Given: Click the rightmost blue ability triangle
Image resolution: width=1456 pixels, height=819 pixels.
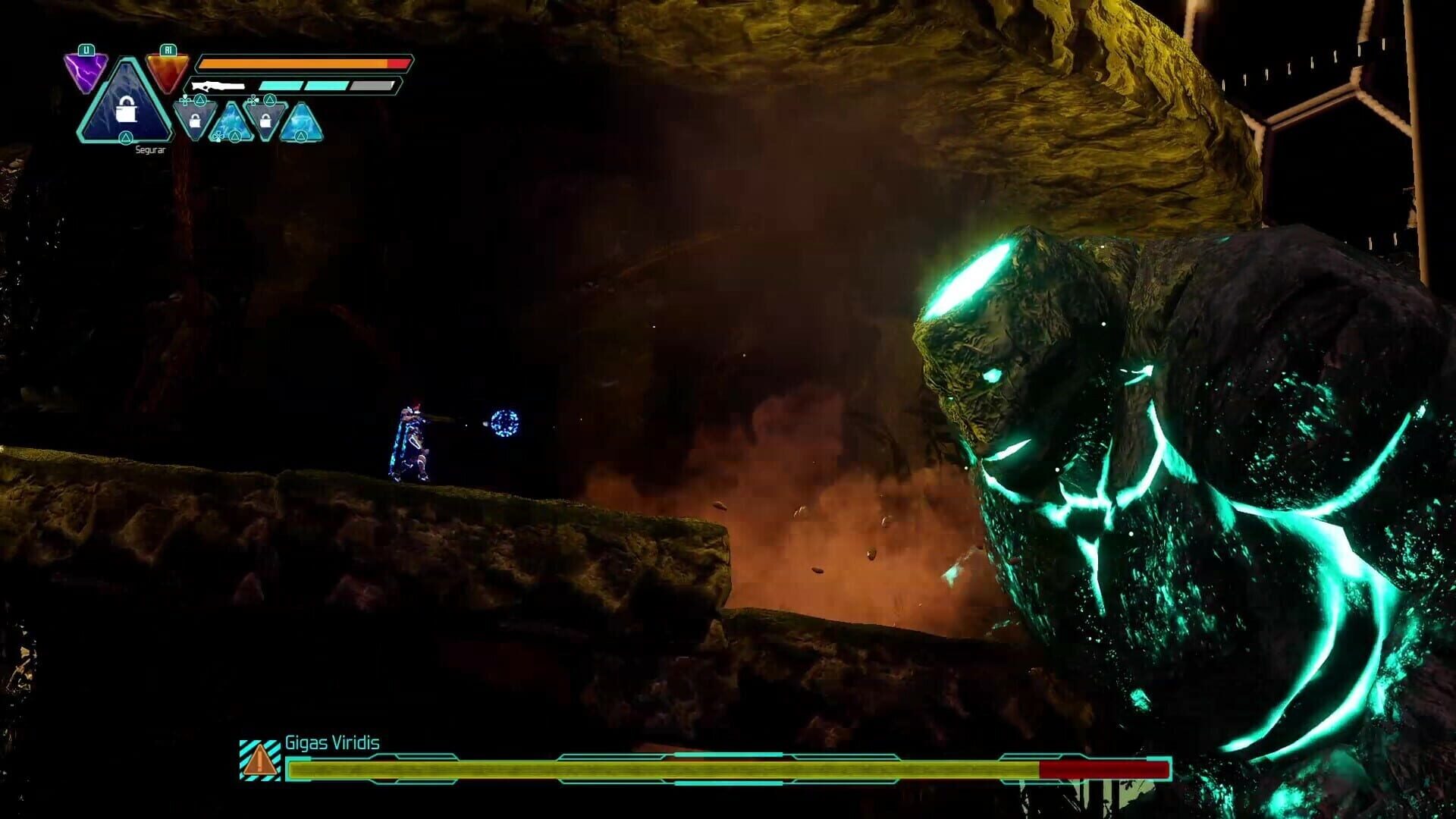Looking at the screenshot, I should coord(302,124).
